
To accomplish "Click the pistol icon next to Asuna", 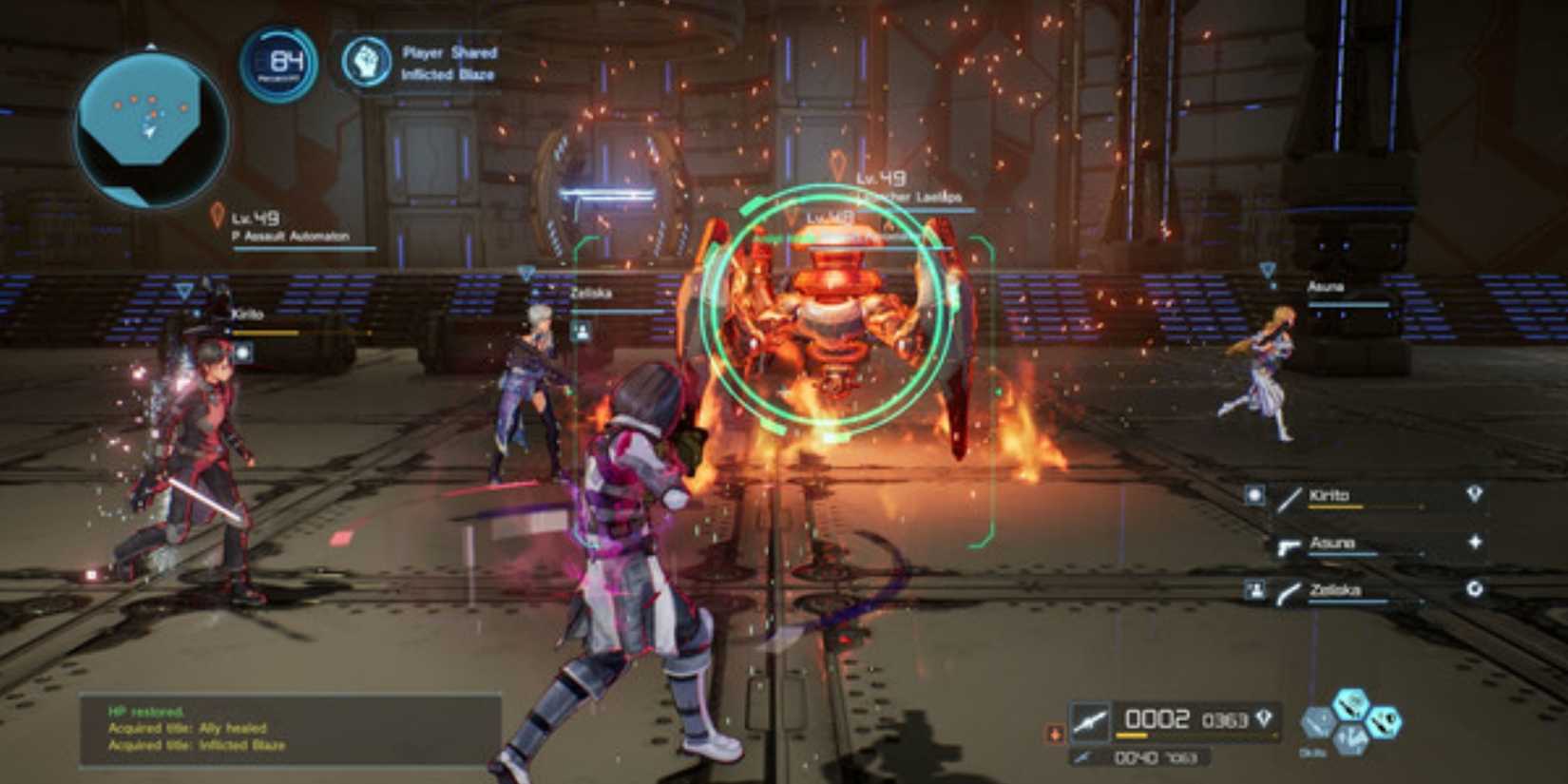I will coord(1289,546).
